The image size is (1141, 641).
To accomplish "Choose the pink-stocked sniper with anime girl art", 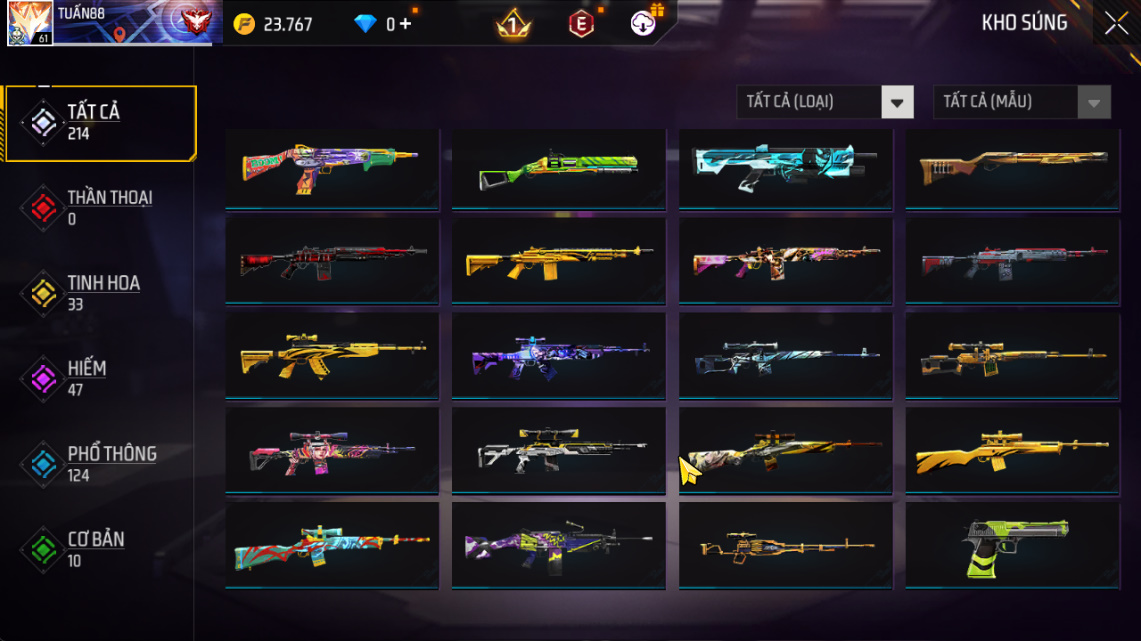I will pyautogui.click(x=331, y=451).
